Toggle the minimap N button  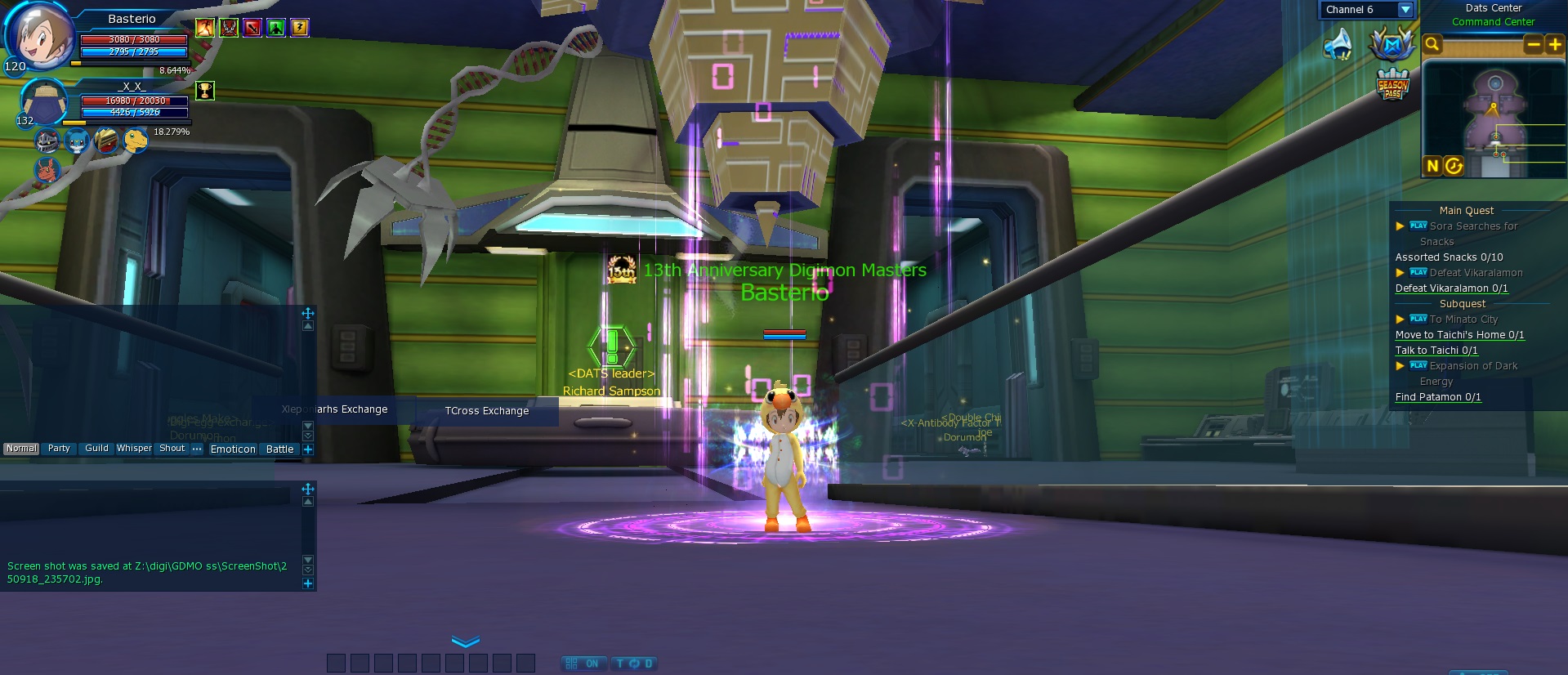pos(1432,166)
